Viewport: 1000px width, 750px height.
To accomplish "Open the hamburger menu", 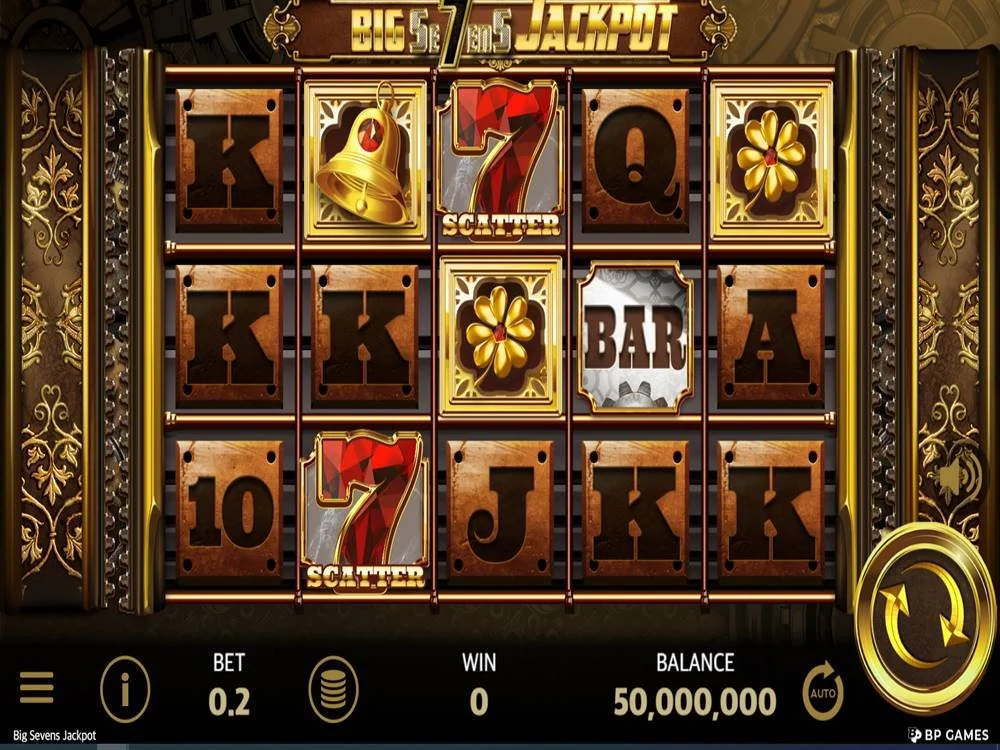I will click(x=37, y=689).
